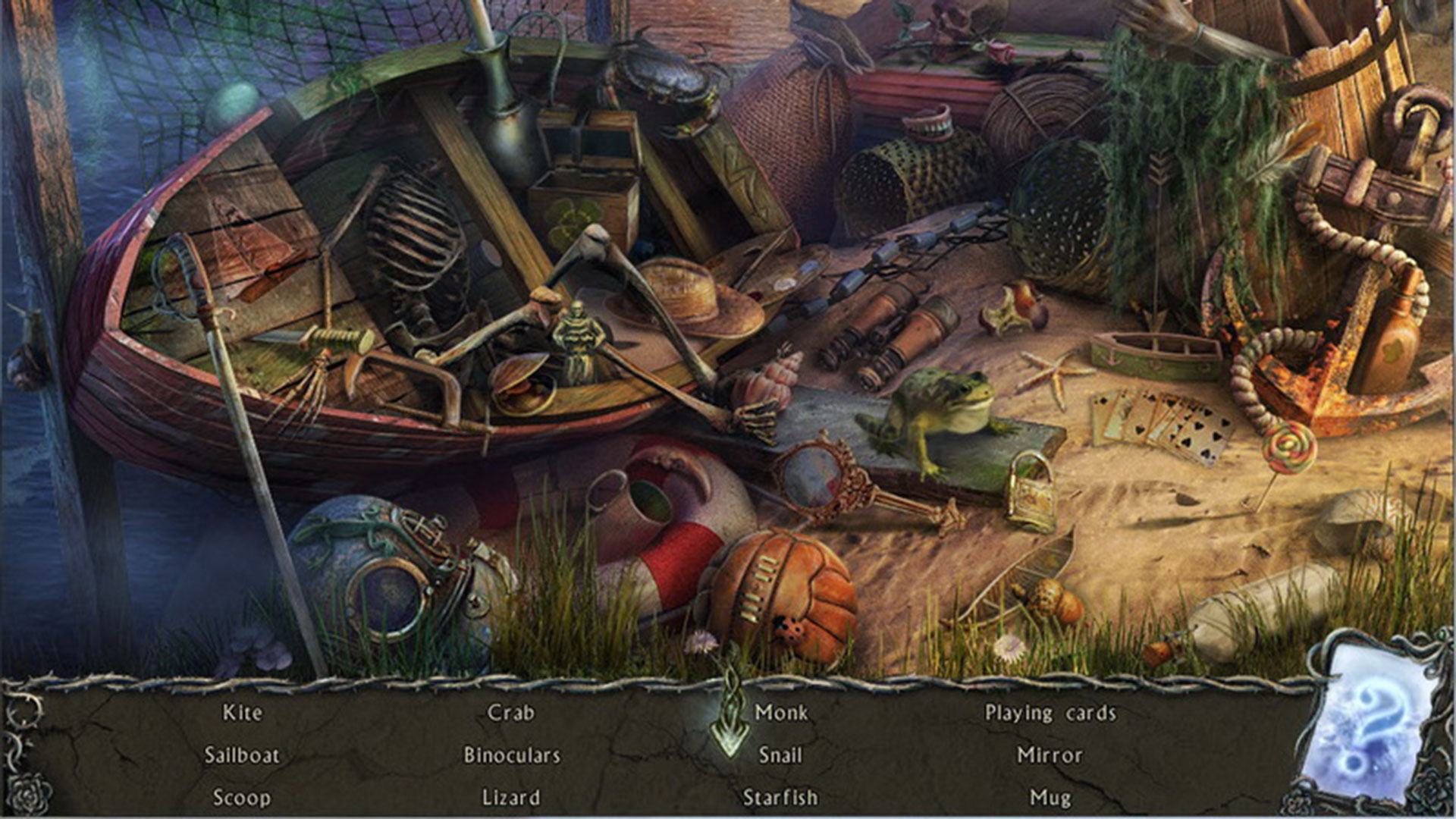
Task: Choose the Playing cards list entry
Action: point(1050,713)
